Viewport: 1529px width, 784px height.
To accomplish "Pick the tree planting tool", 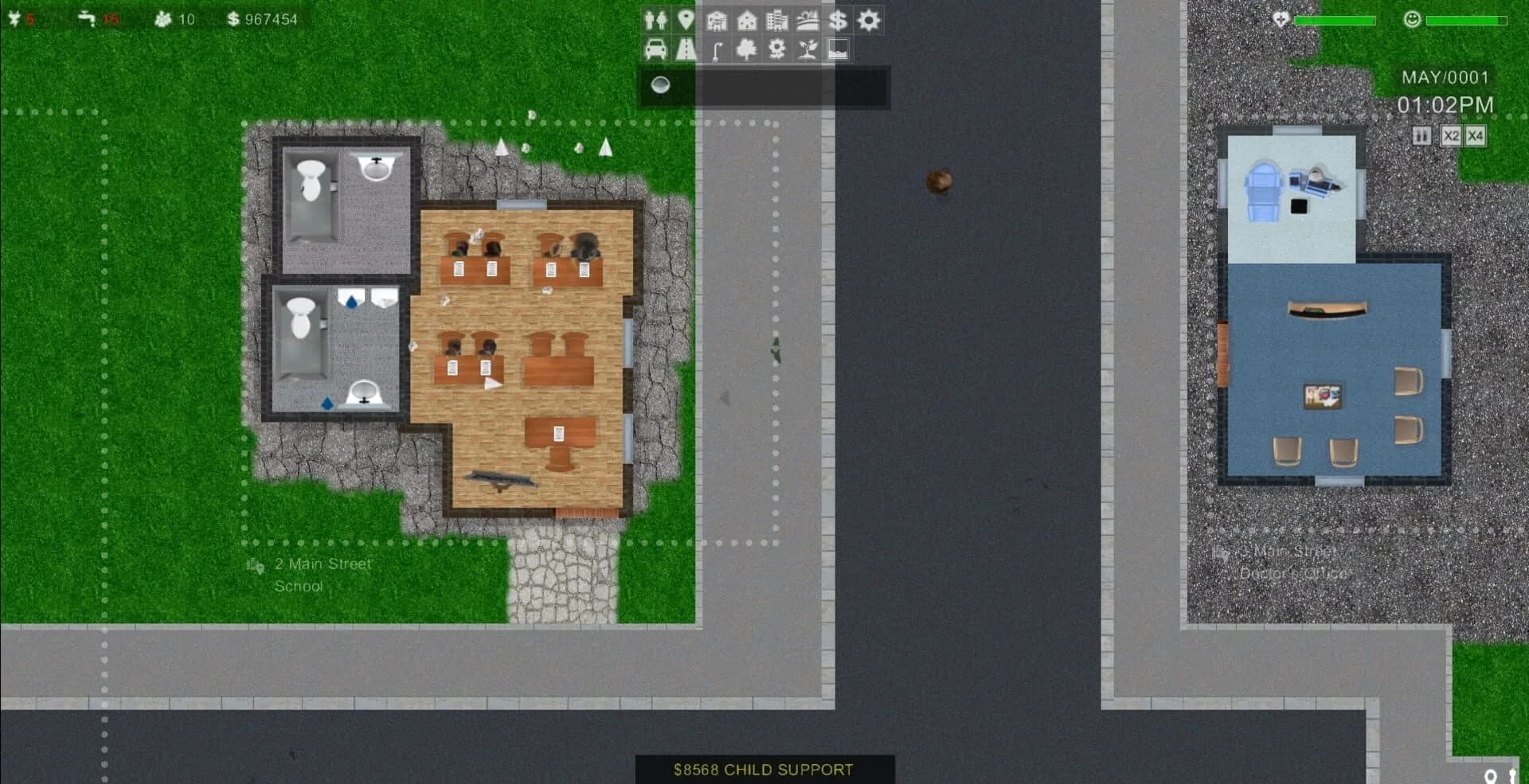I will point(746,49).
